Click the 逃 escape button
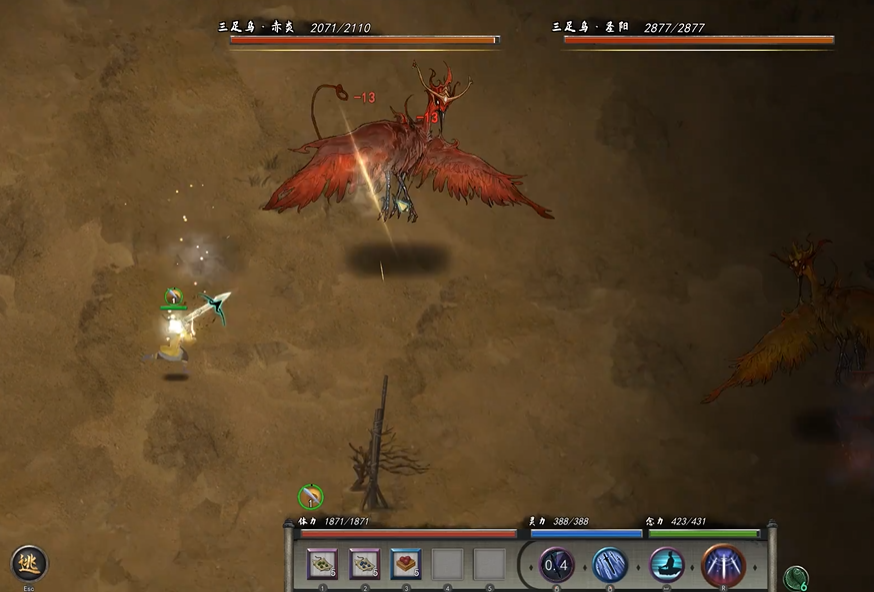874x592 pixels. [x=29, y=563]
